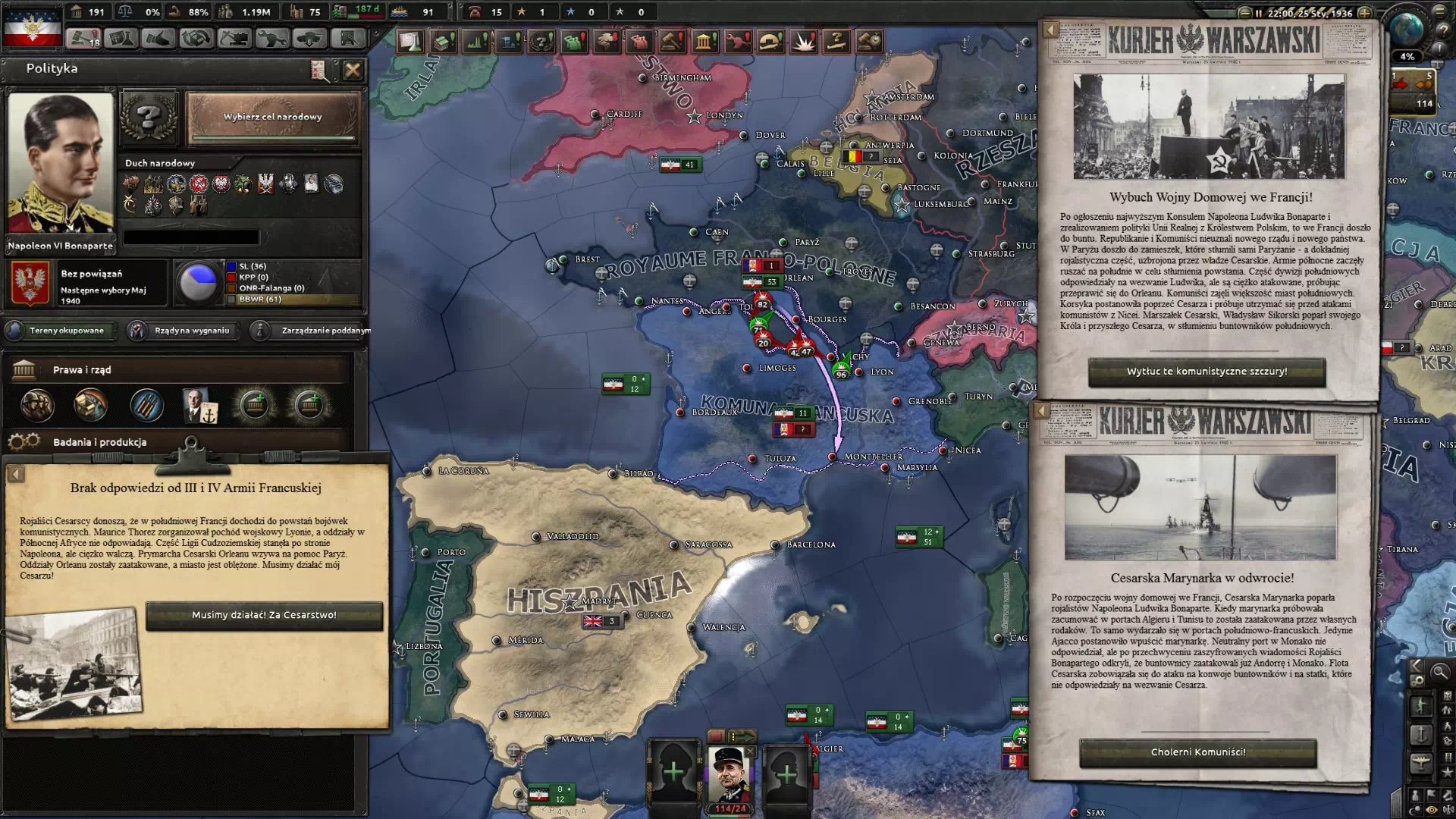Viewport: 1456px width, 819px height.
Task: Dismiss news with "Cholerni Komuniści!" button
Action: [x=1198, y=752]
